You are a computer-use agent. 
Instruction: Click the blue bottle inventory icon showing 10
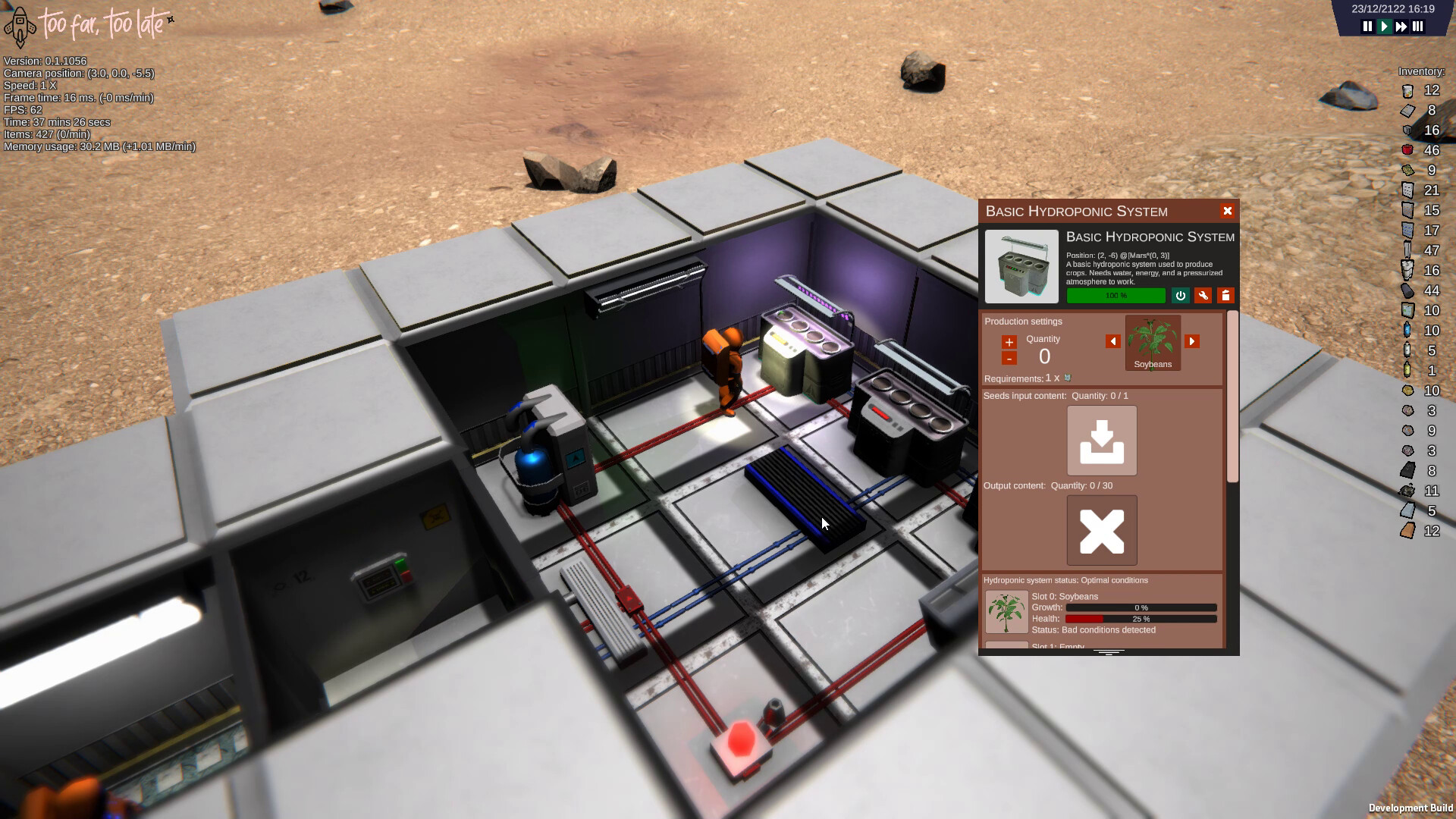click(x=1408, y=331)
